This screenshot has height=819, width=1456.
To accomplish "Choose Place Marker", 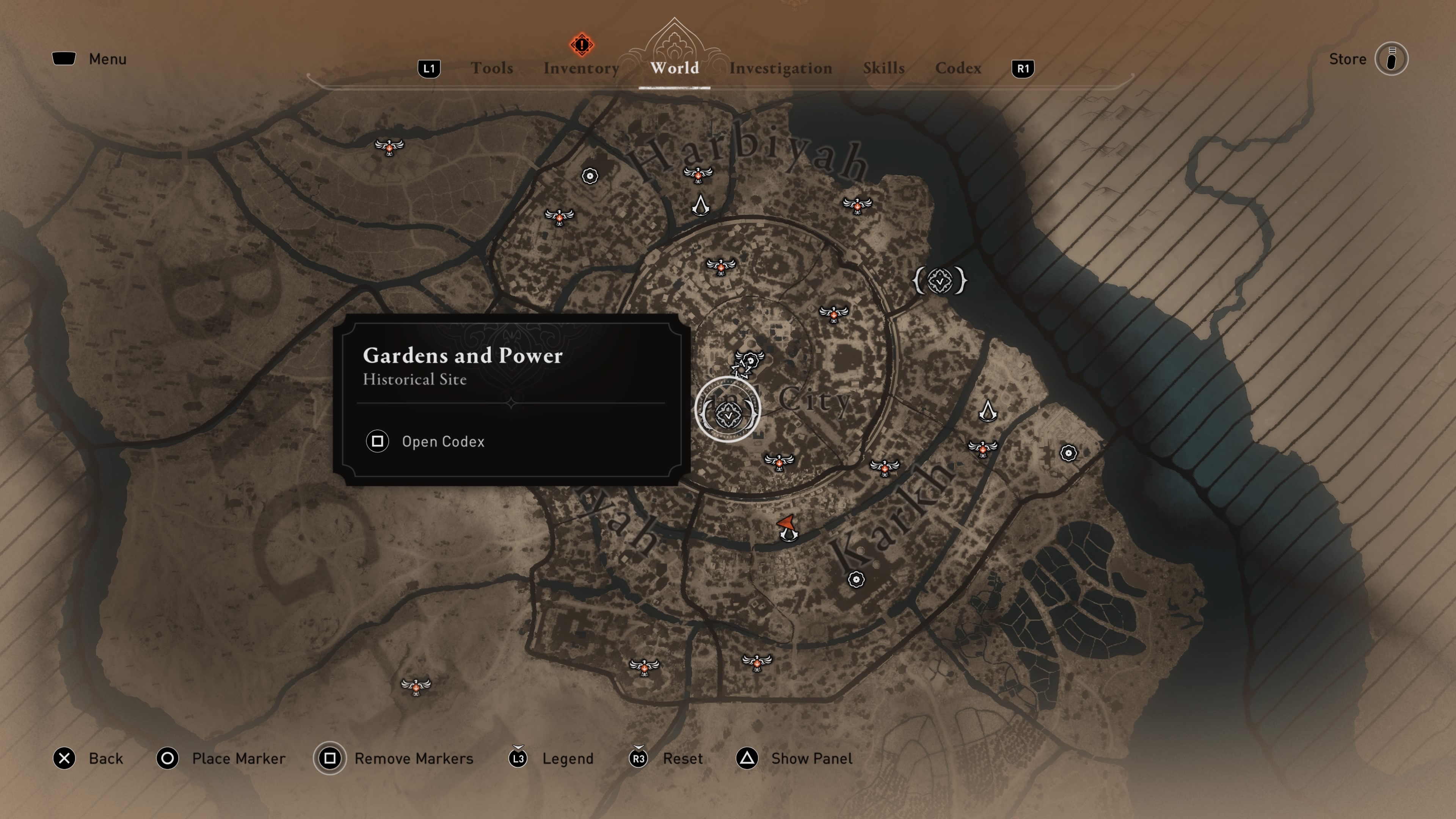I will click(x=238, y=758).
